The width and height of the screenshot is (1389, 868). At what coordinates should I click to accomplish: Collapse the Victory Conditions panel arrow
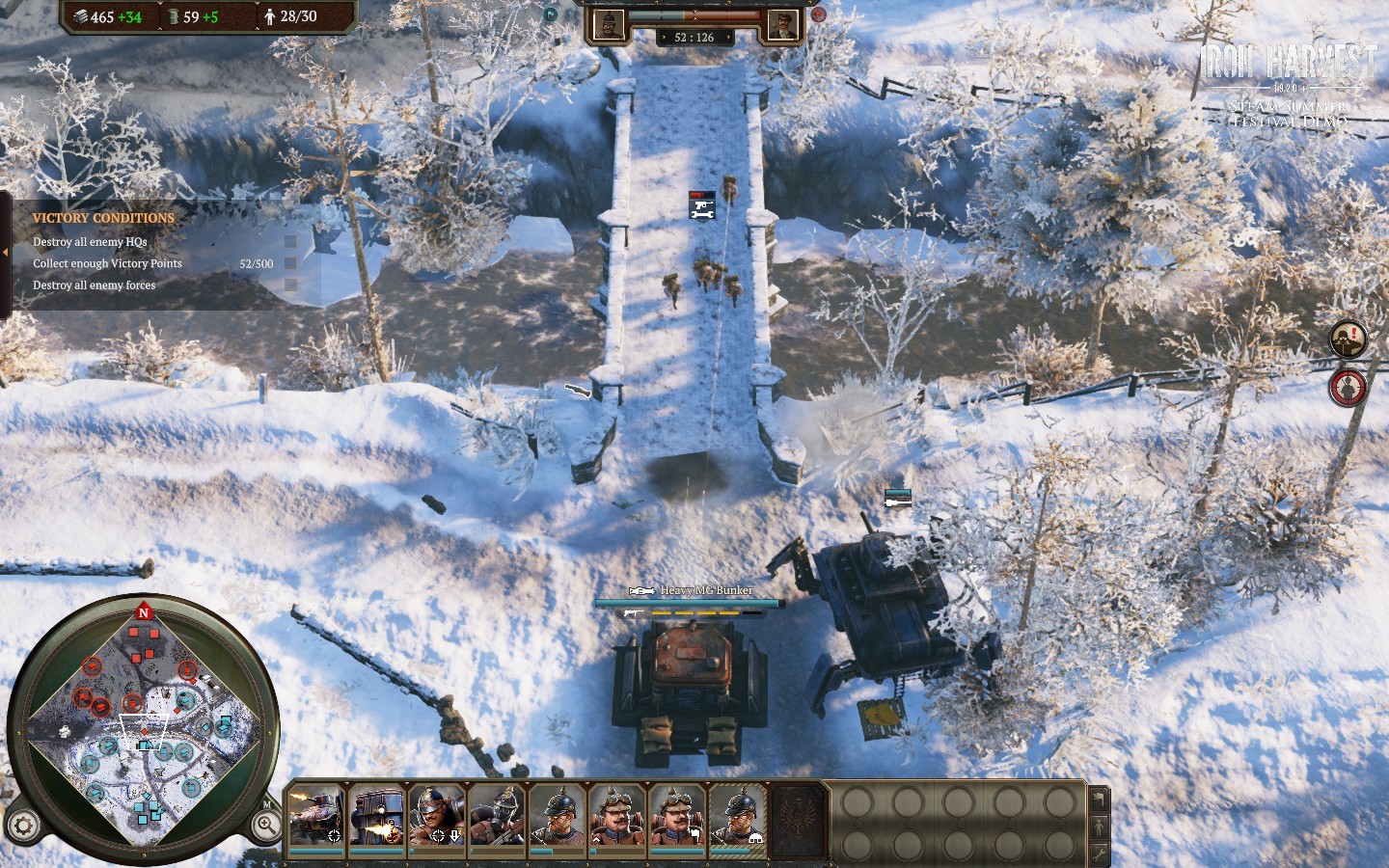pyautogui.click(x=5, y=253)
